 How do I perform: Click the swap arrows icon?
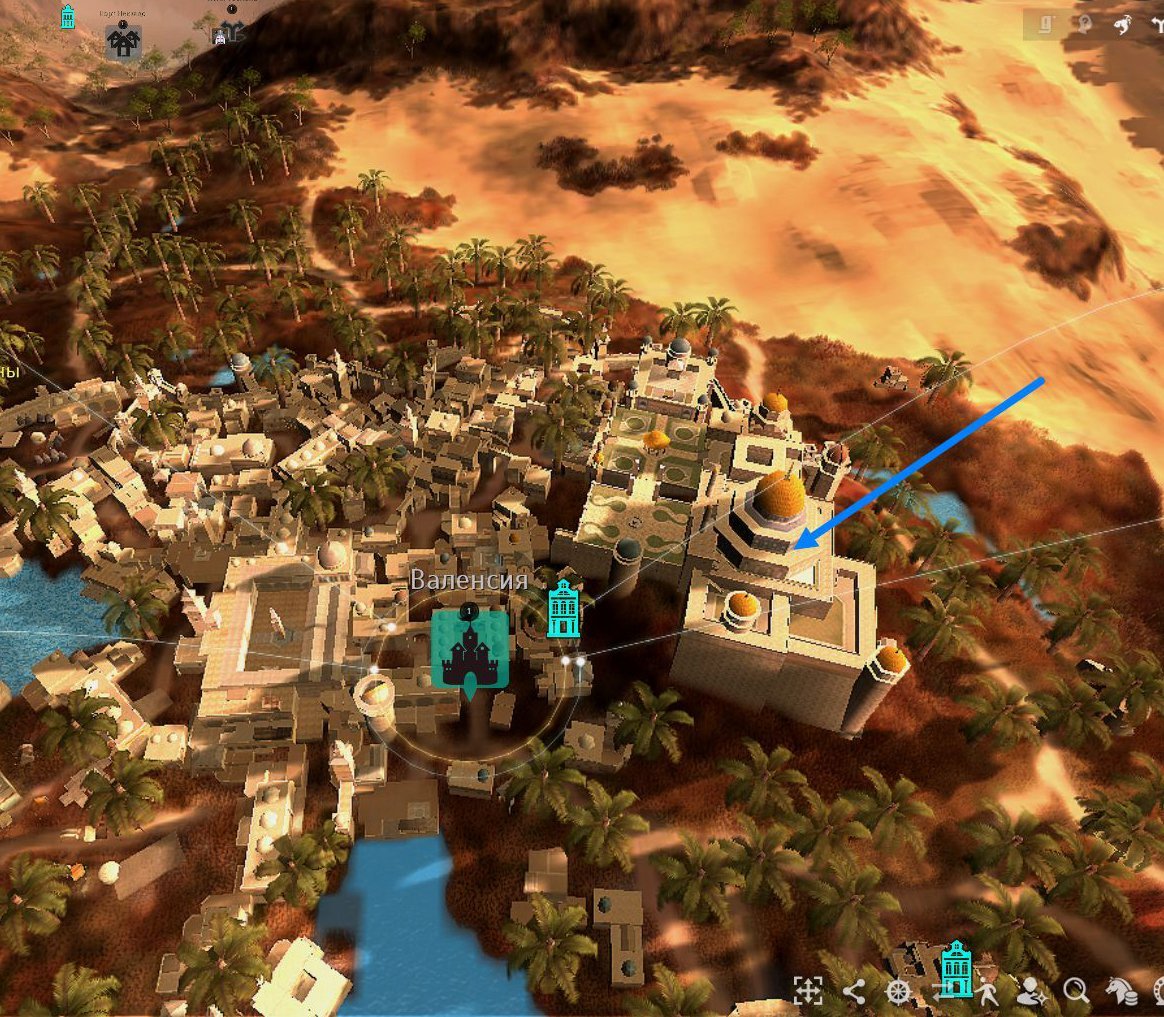pos(943,991)
